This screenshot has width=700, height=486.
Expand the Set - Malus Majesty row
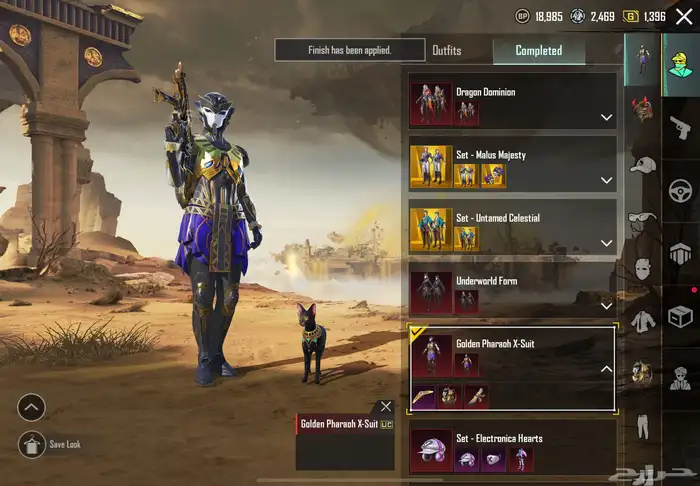click(x=606, y=180)
